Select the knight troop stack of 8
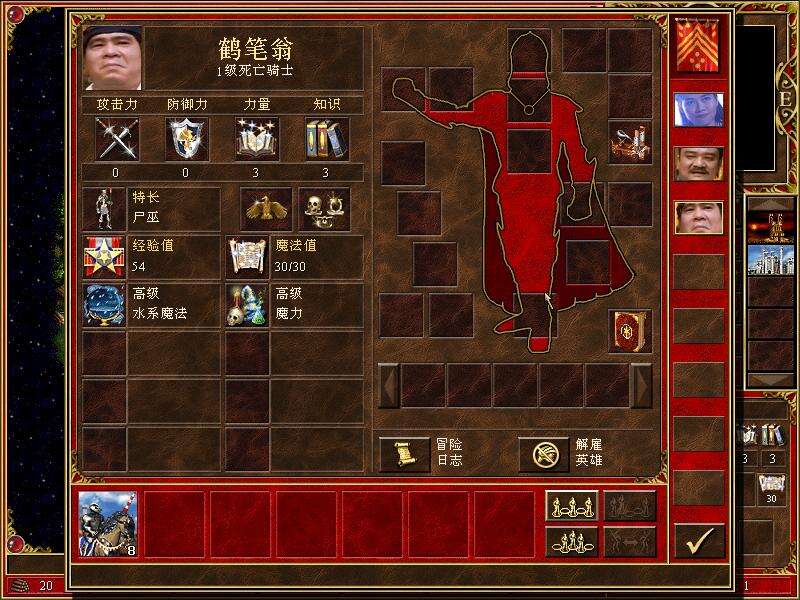The width and height of the screenshot is (800, 600). point(108,524)
